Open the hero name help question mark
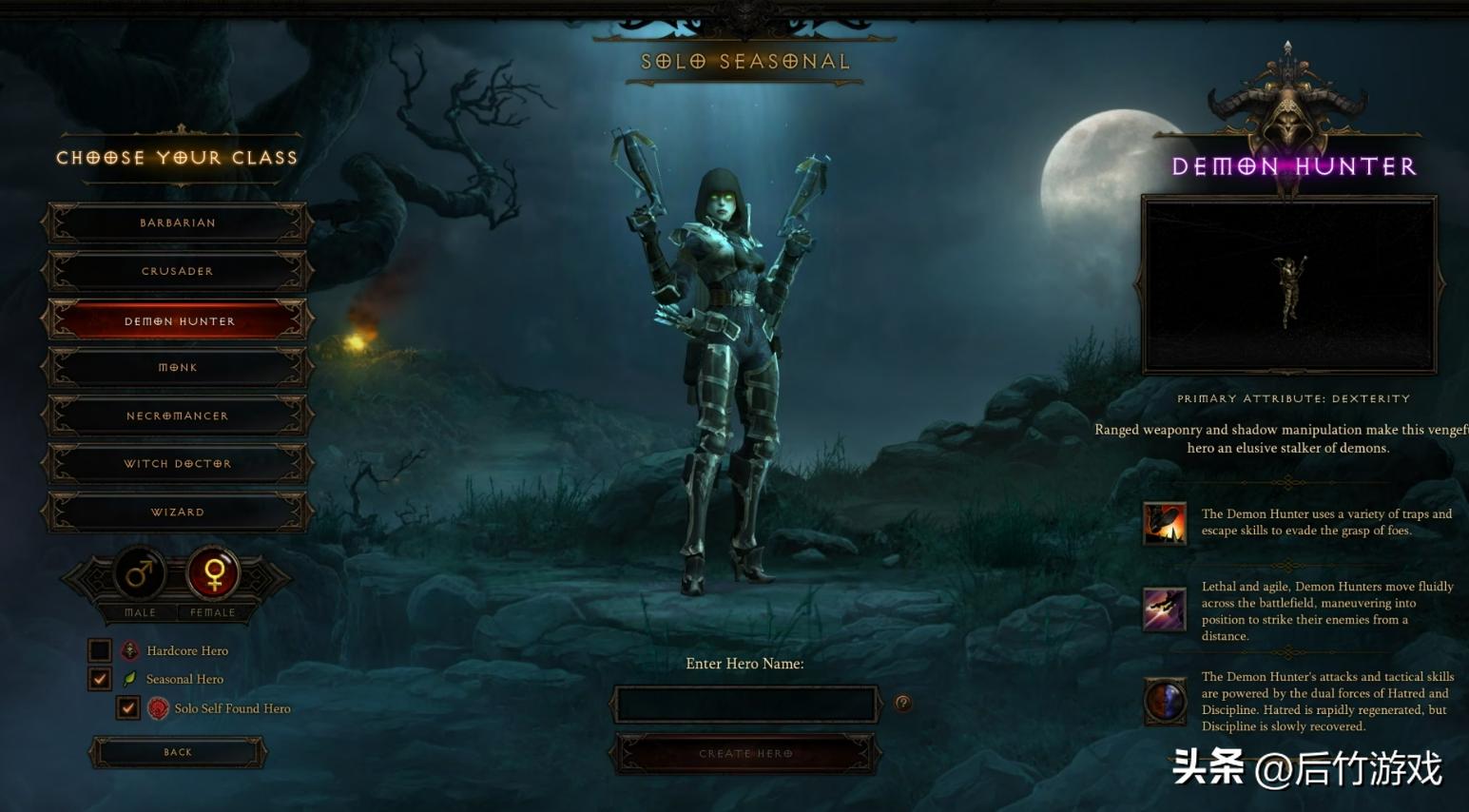 coord(902,704)
